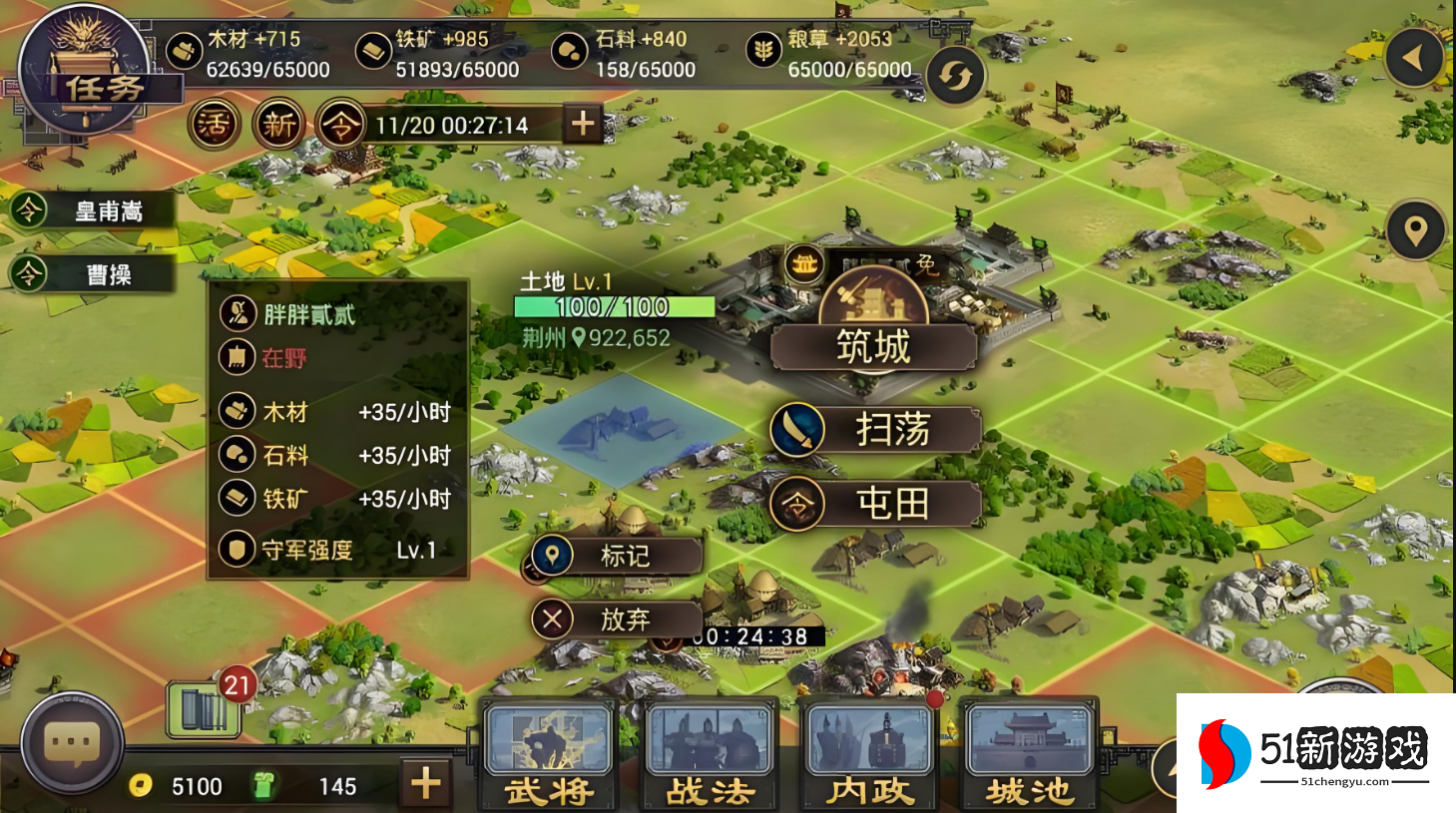Open the scroll icon with 21 badge
The width and height of the screenshot is (1456, 813).
205,709
